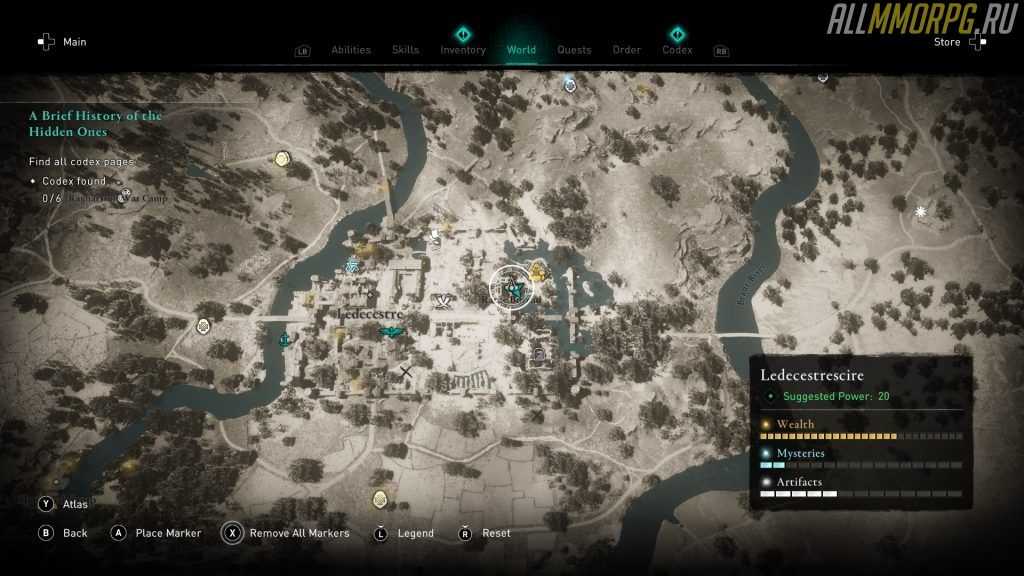Switch to the Order tab
The image size is (1024, 576).
coord(626,50)
